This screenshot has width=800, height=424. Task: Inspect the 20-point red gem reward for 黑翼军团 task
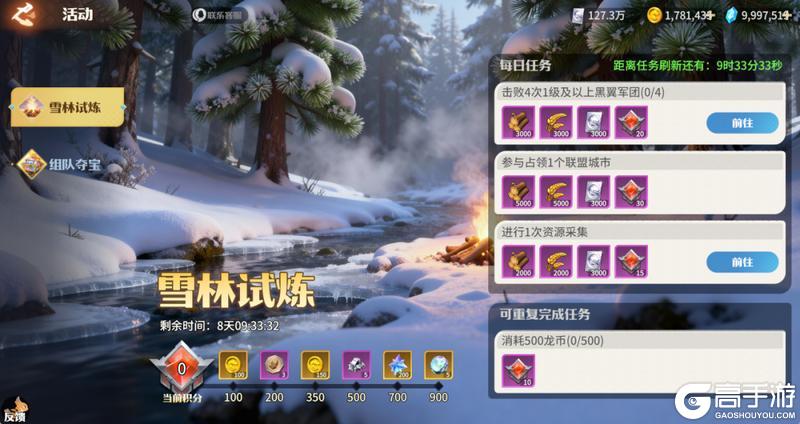tap(631, 123)
